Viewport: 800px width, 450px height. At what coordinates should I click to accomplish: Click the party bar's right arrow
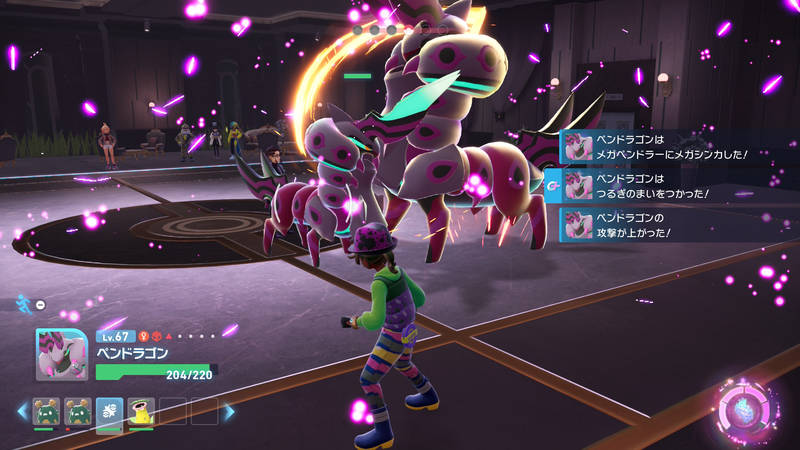pos(229,411)
